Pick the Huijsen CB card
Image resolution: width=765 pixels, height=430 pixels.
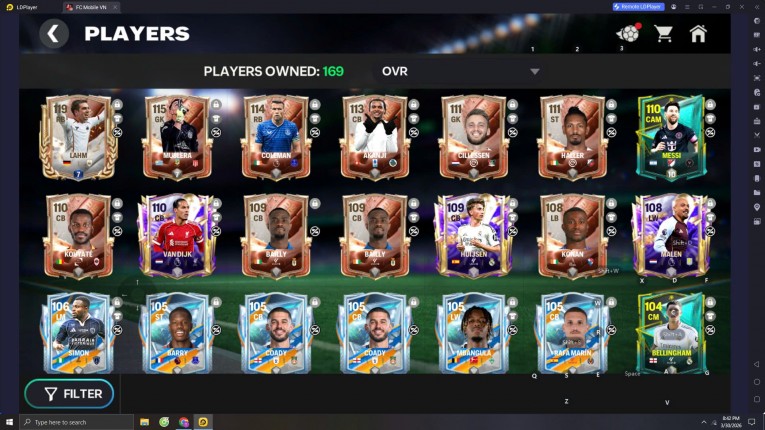473,236
